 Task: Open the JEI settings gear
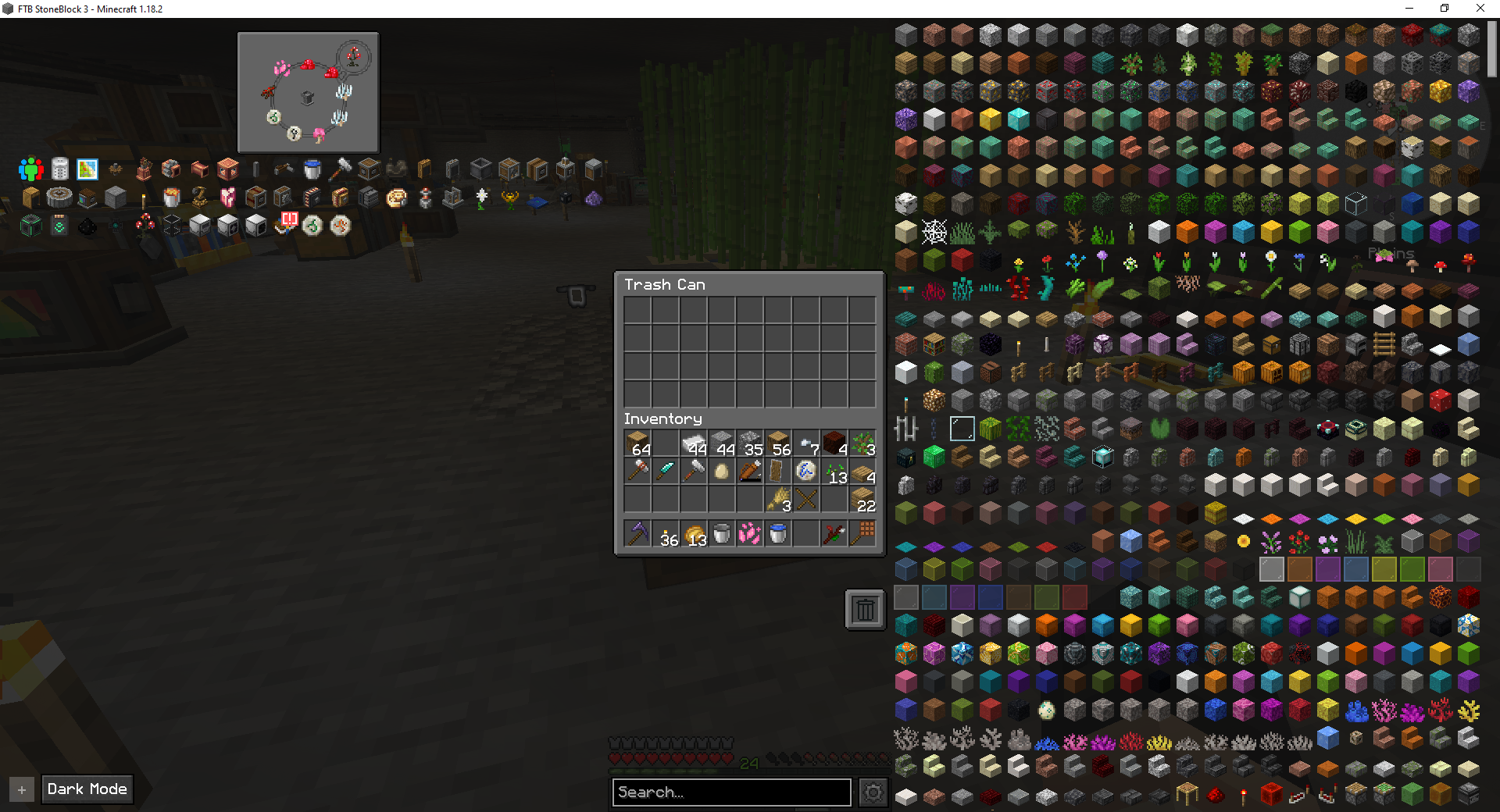pyautogui.click(x=873, y=792)
